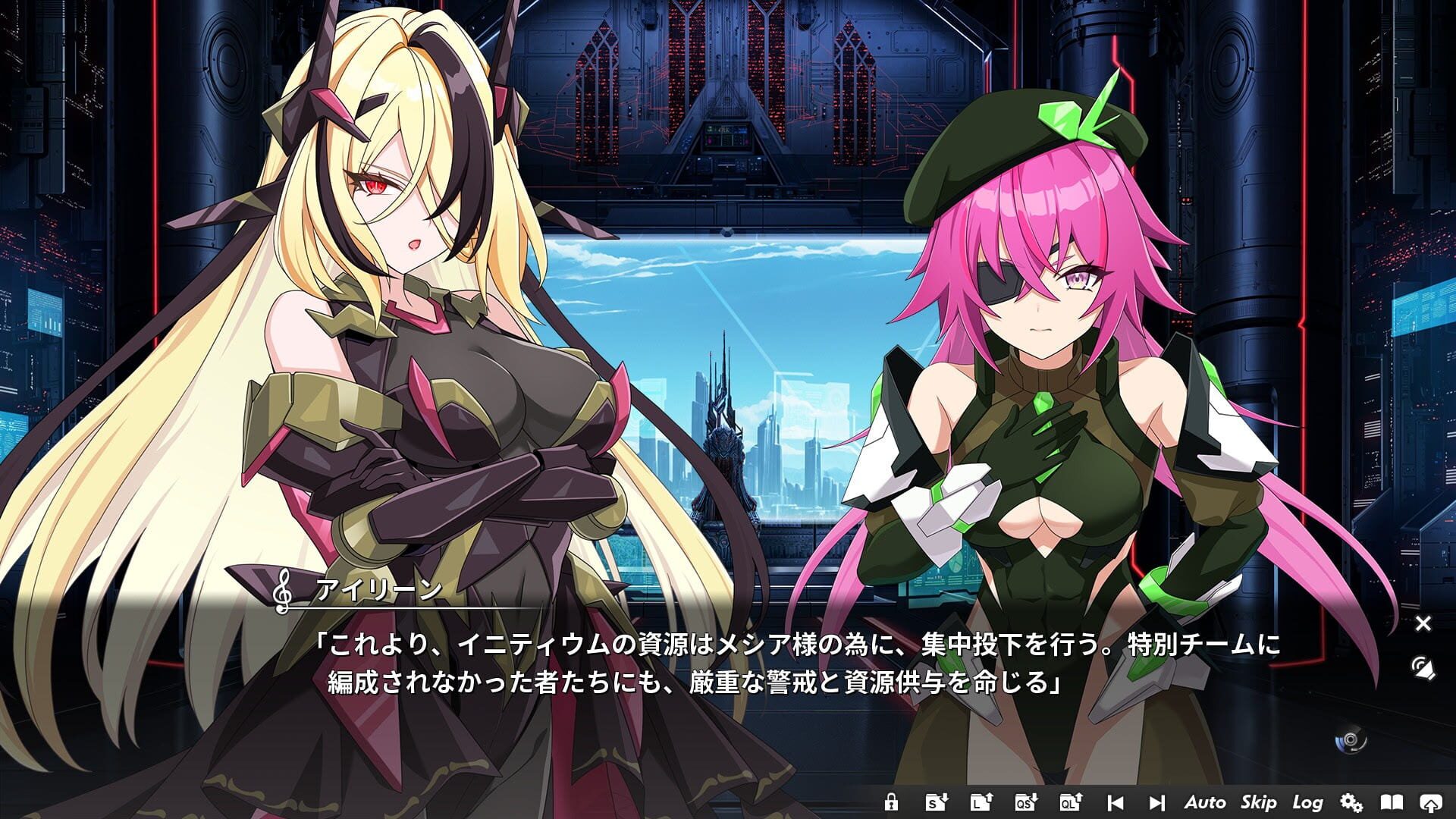Lock the message window with the padlock

[x=893, y=800]
